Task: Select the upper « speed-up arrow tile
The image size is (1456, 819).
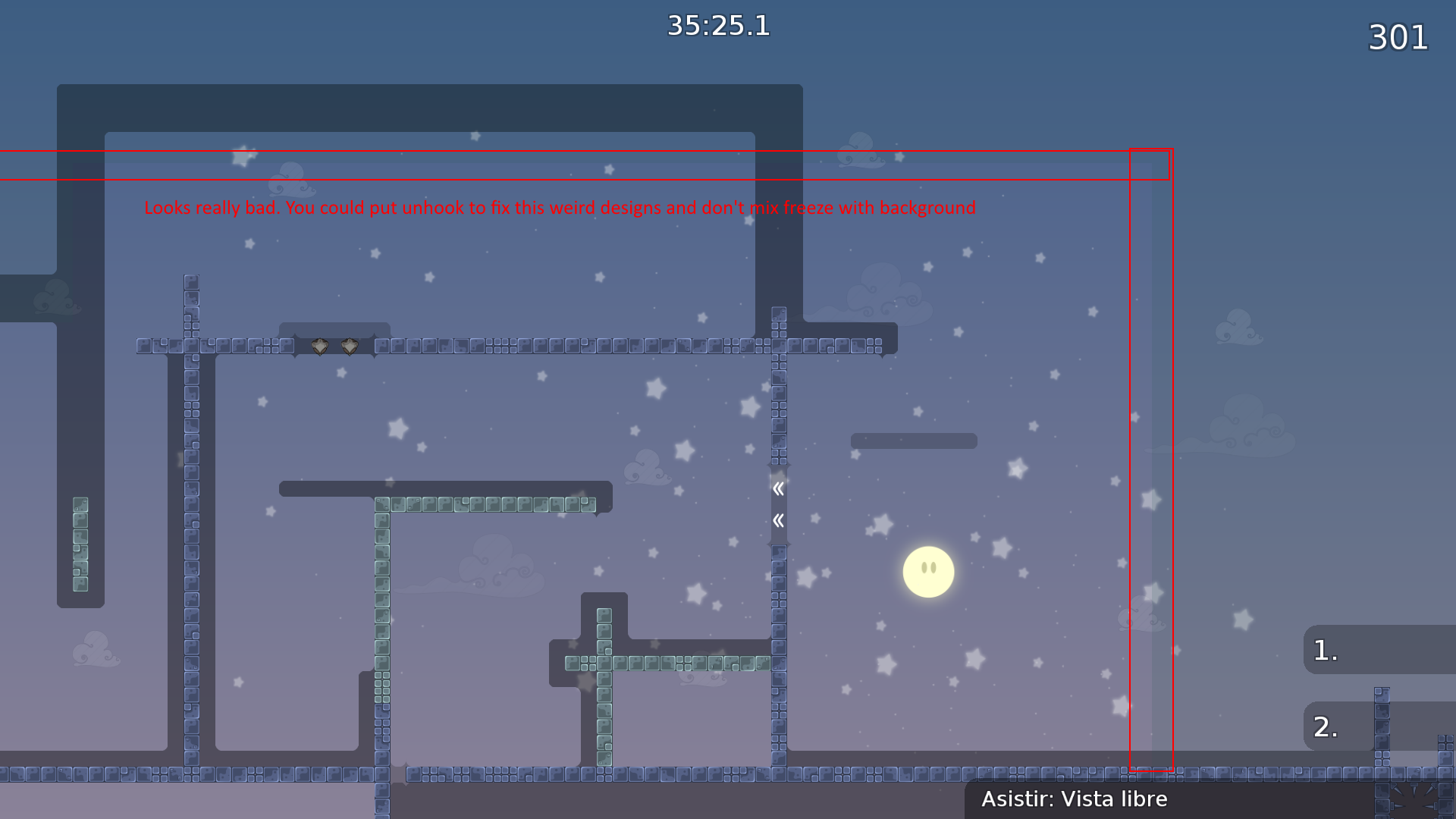Action: point(778,489)
